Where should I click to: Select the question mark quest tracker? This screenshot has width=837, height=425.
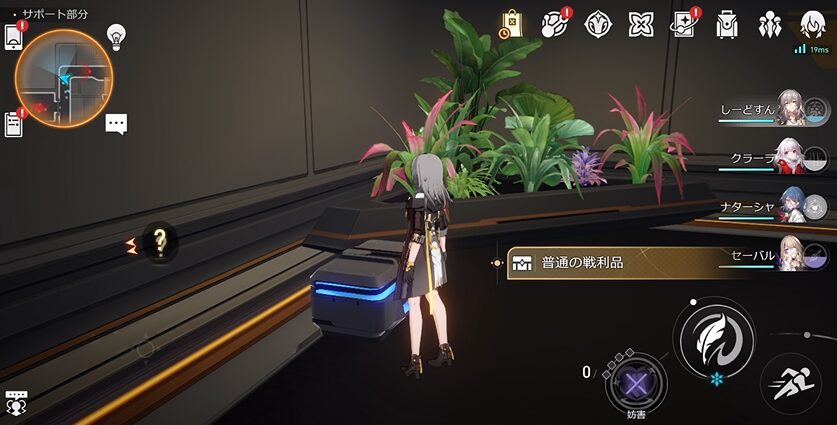click(x=158, y=240)
